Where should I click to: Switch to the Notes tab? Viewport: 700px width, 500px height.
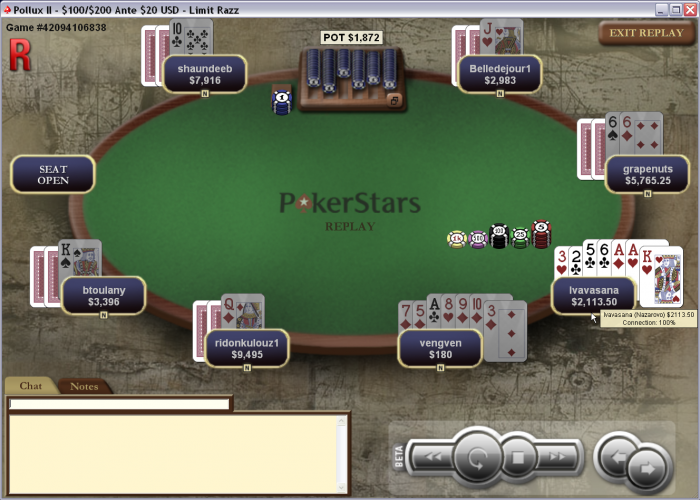84,386
